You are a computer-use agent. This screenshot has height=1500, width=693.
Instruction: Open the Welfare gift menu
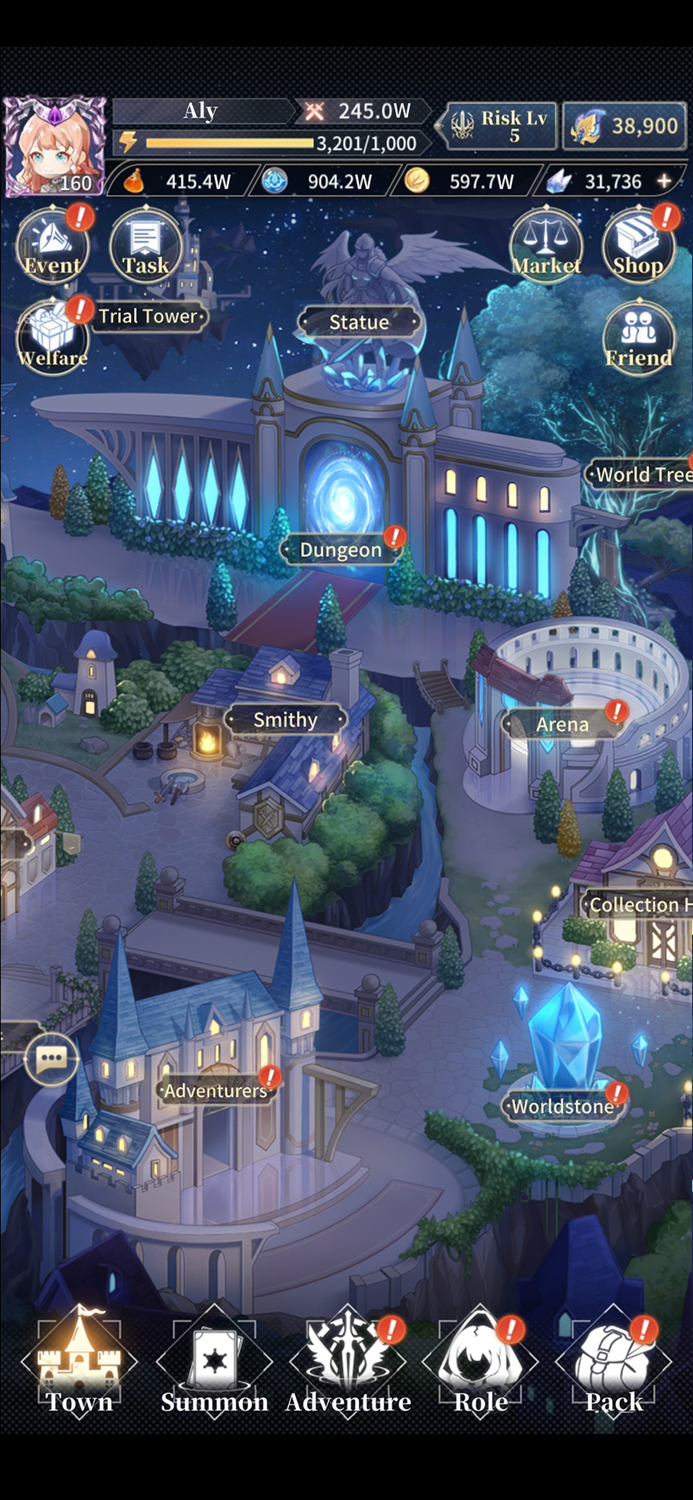point(52,337)
